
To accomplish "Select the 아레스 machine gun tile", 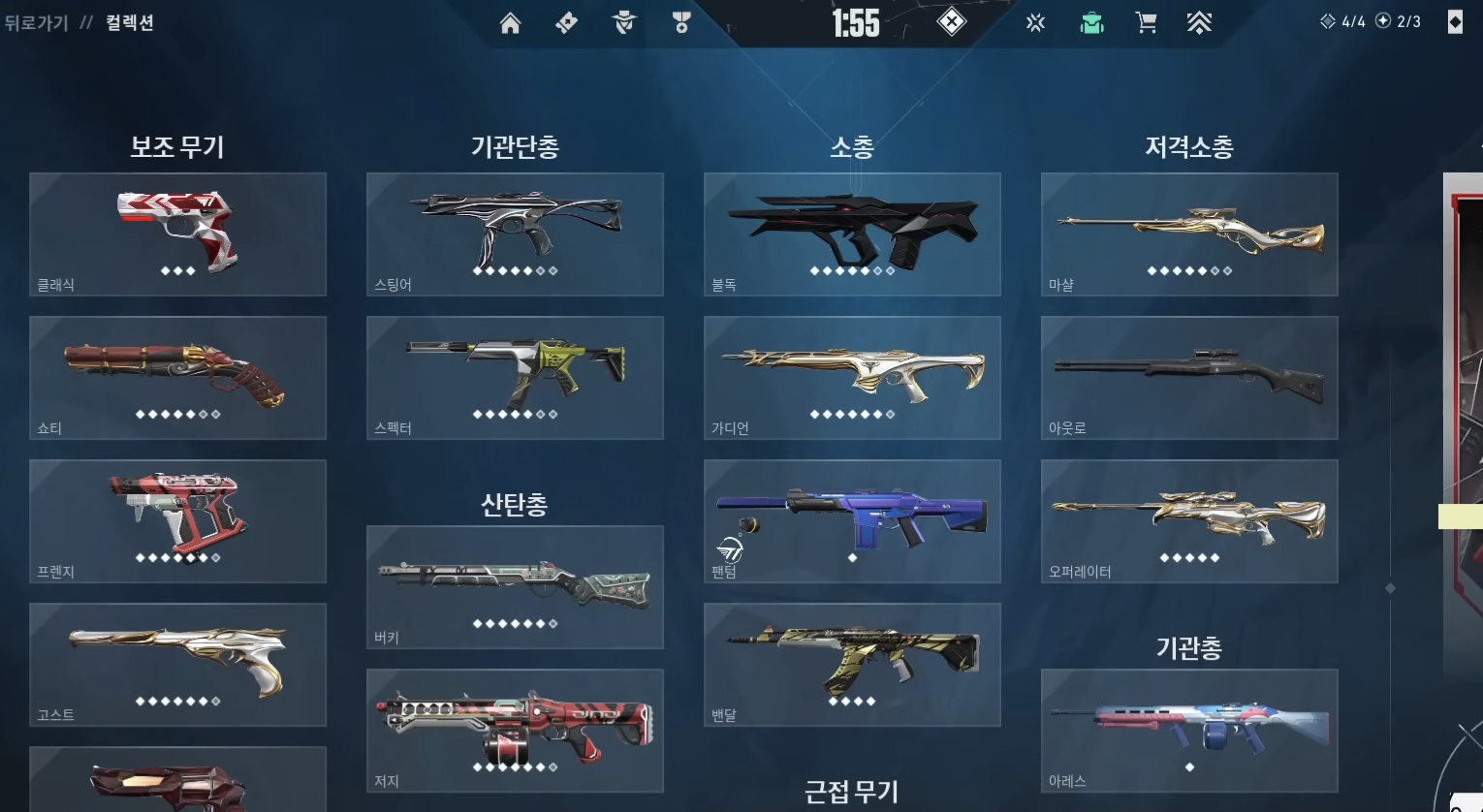I will [1189, 730].
